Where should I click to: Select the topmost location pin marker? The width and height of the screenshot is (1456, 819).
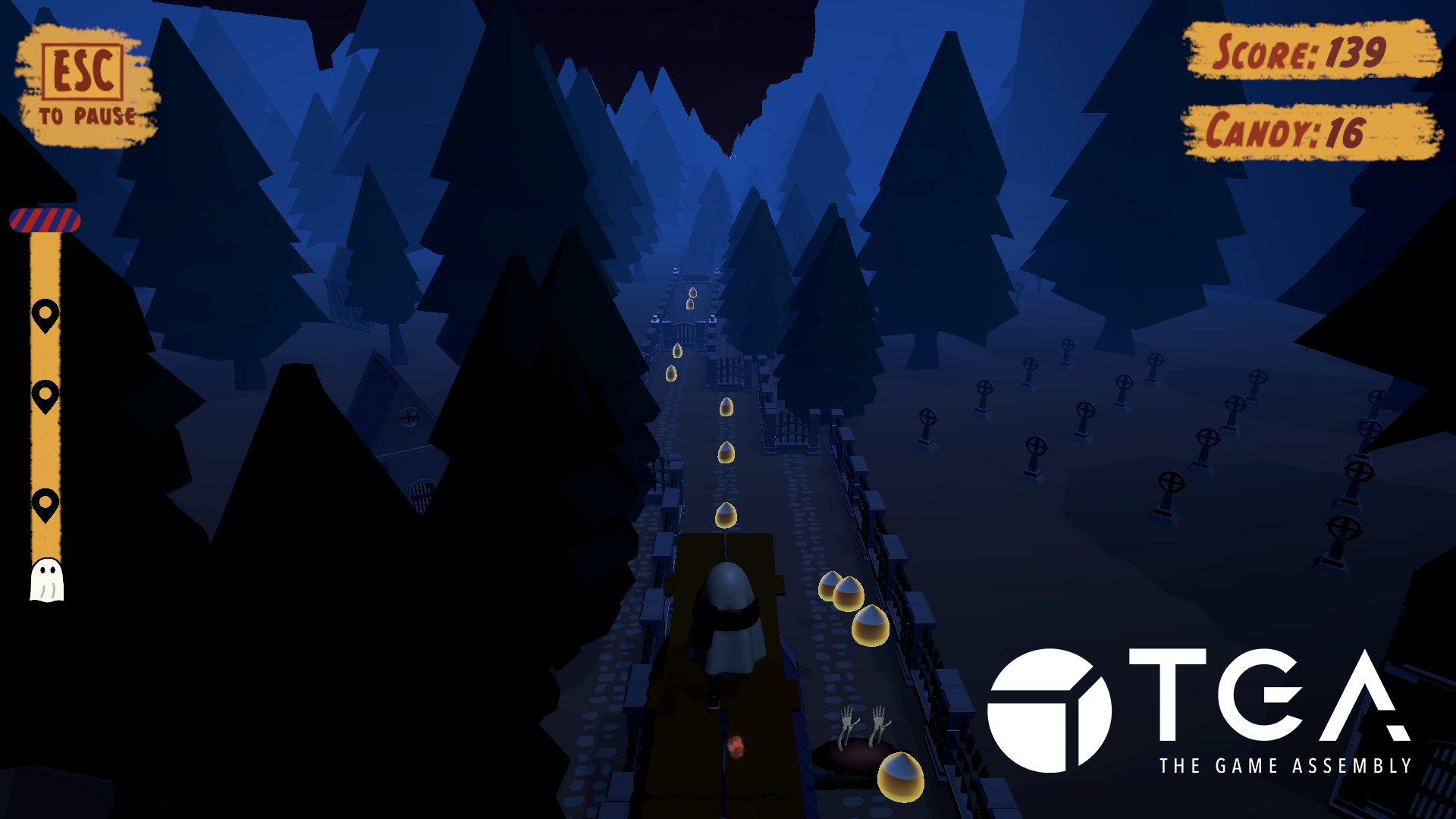[x=45, y=313]
